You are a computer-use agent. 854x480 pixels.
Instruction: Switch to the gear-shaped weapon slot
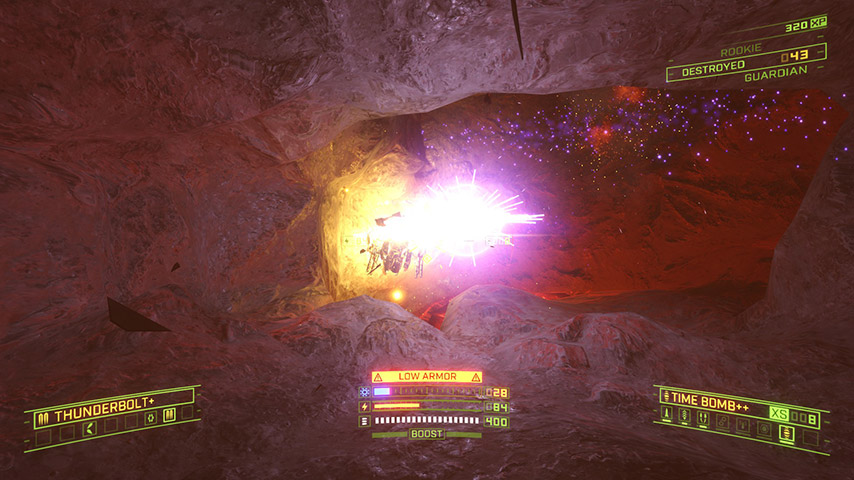point(150,419)
